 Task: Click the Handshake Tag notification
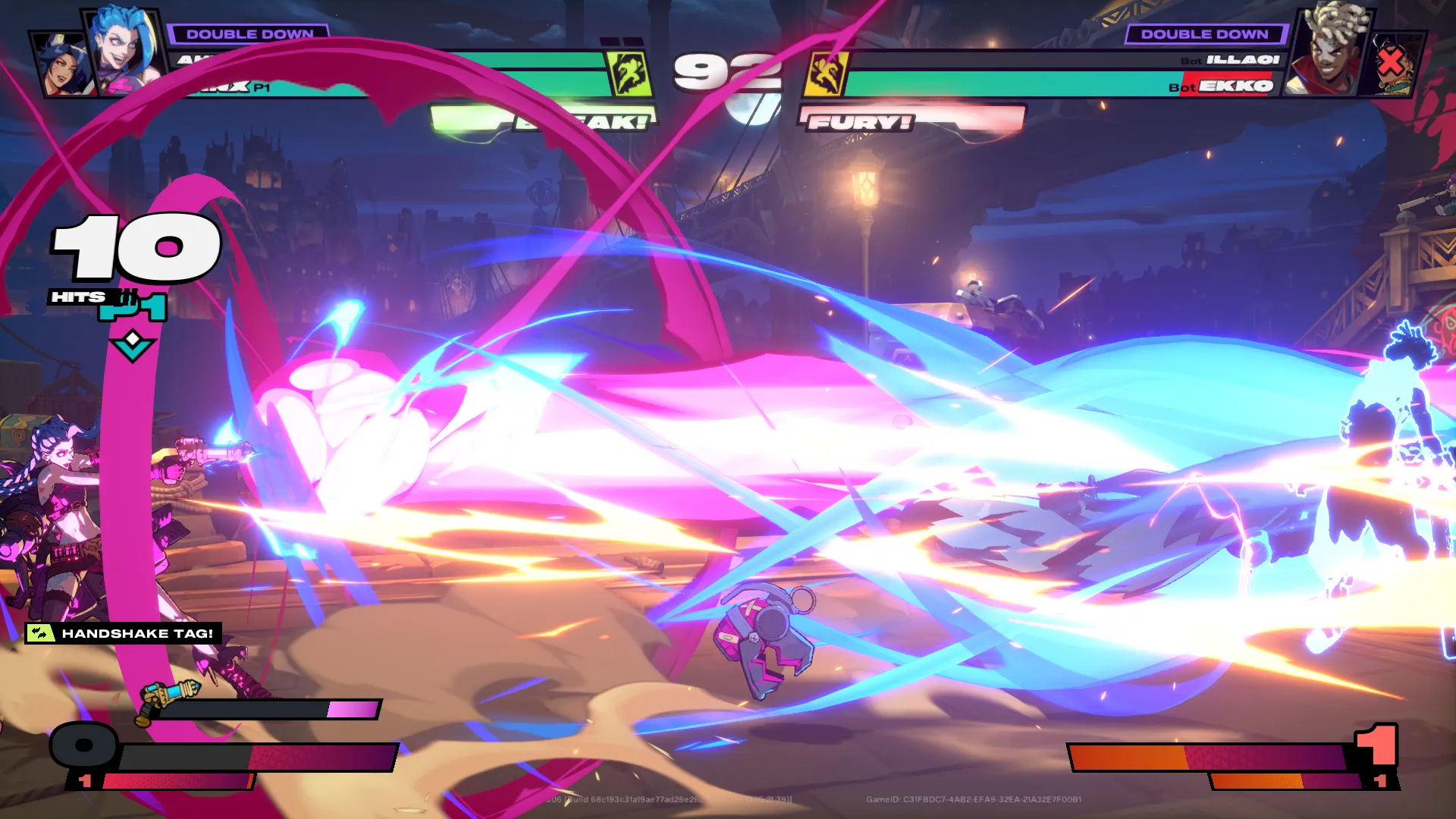124,633
